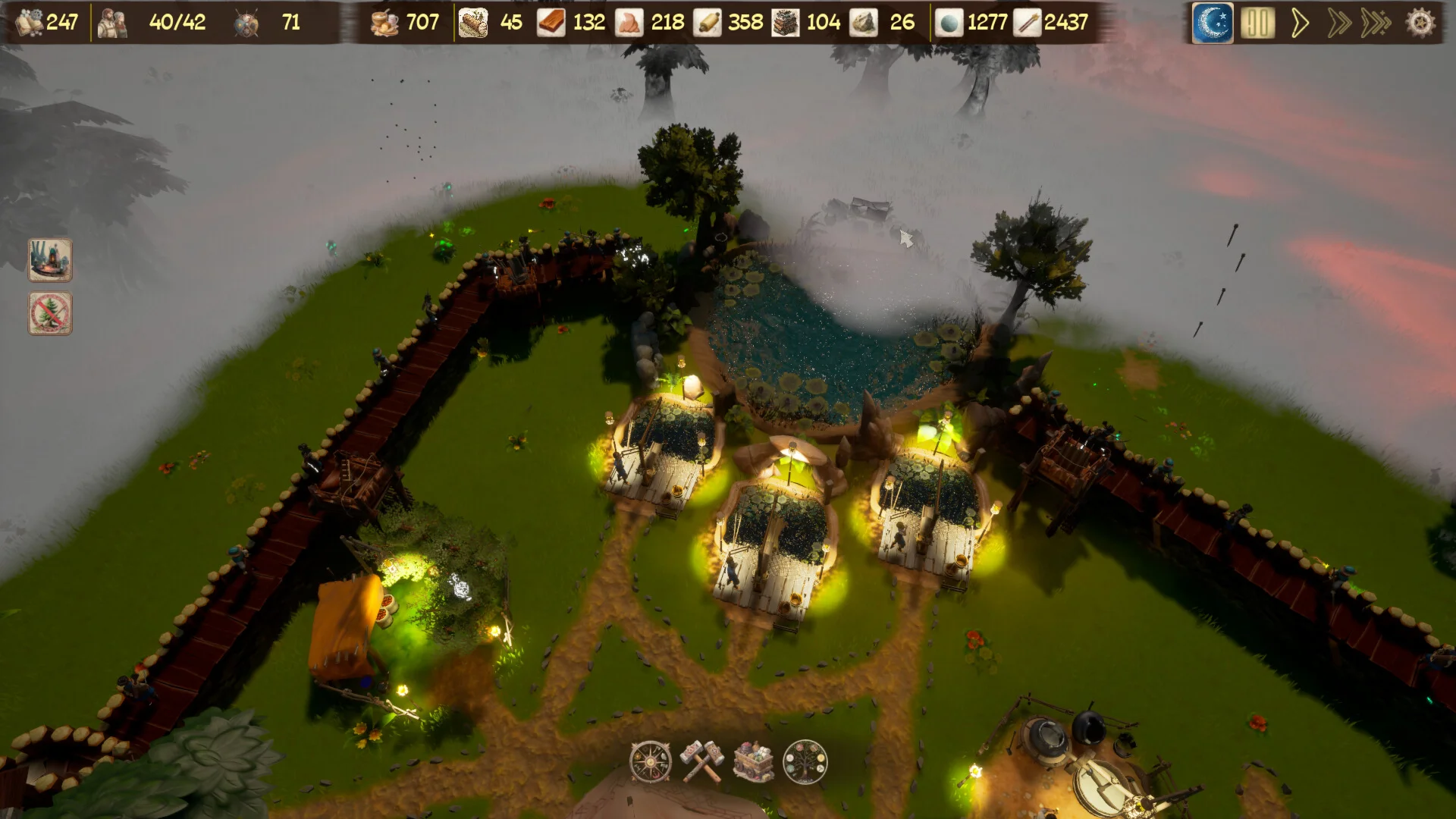Activate the triple-arrow fastest speed

[1376, 23]
